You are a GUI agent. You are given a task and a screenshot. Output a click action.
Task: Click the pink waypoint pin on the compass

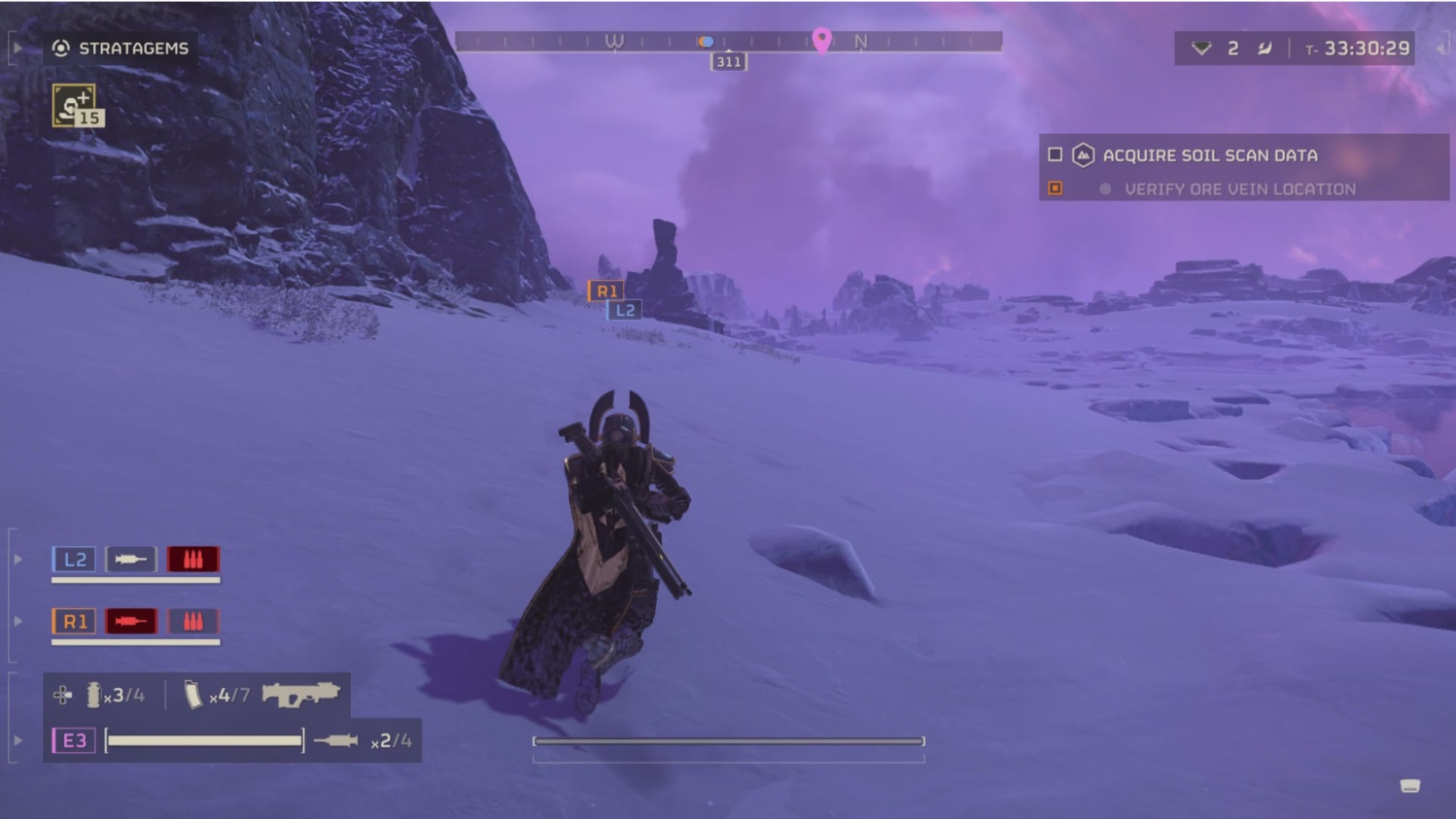[x=823, y=42]
